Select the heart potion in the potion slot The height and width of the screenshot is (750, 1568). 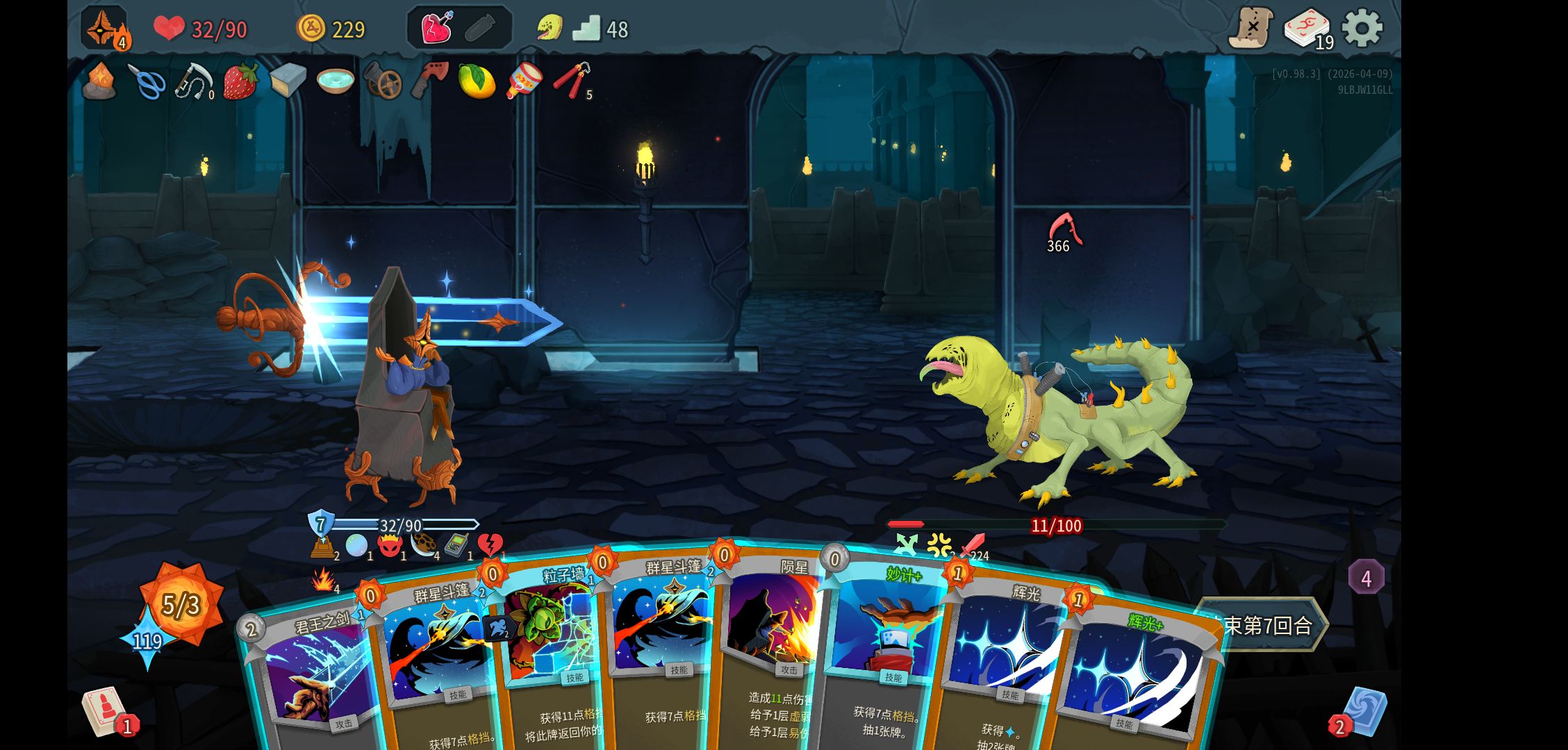pos(437,28)
